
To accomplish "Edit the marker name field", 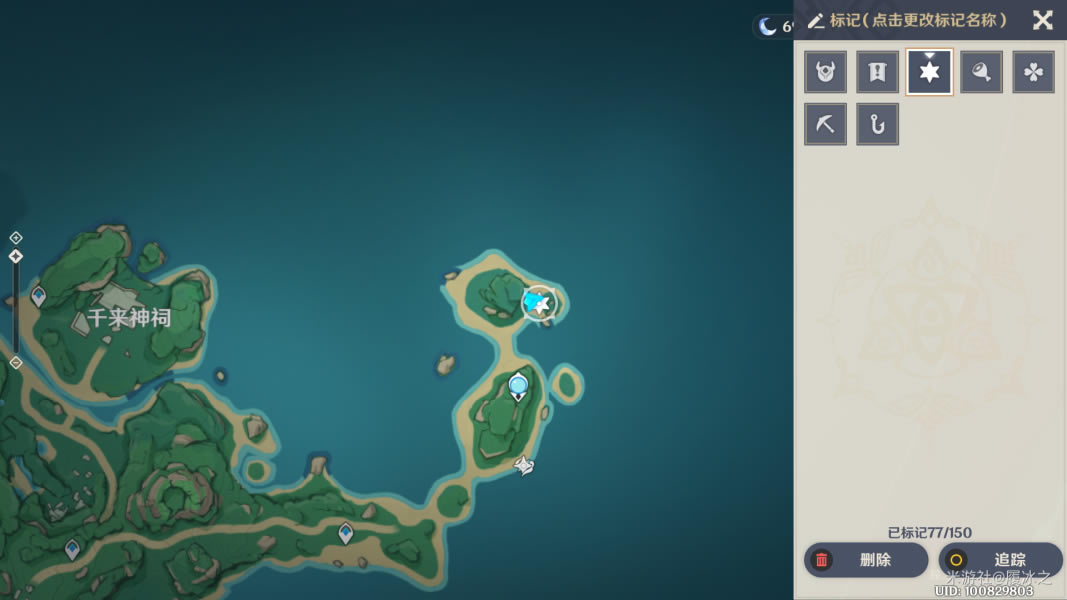I will pyautogui.click(x=917, y=20).
